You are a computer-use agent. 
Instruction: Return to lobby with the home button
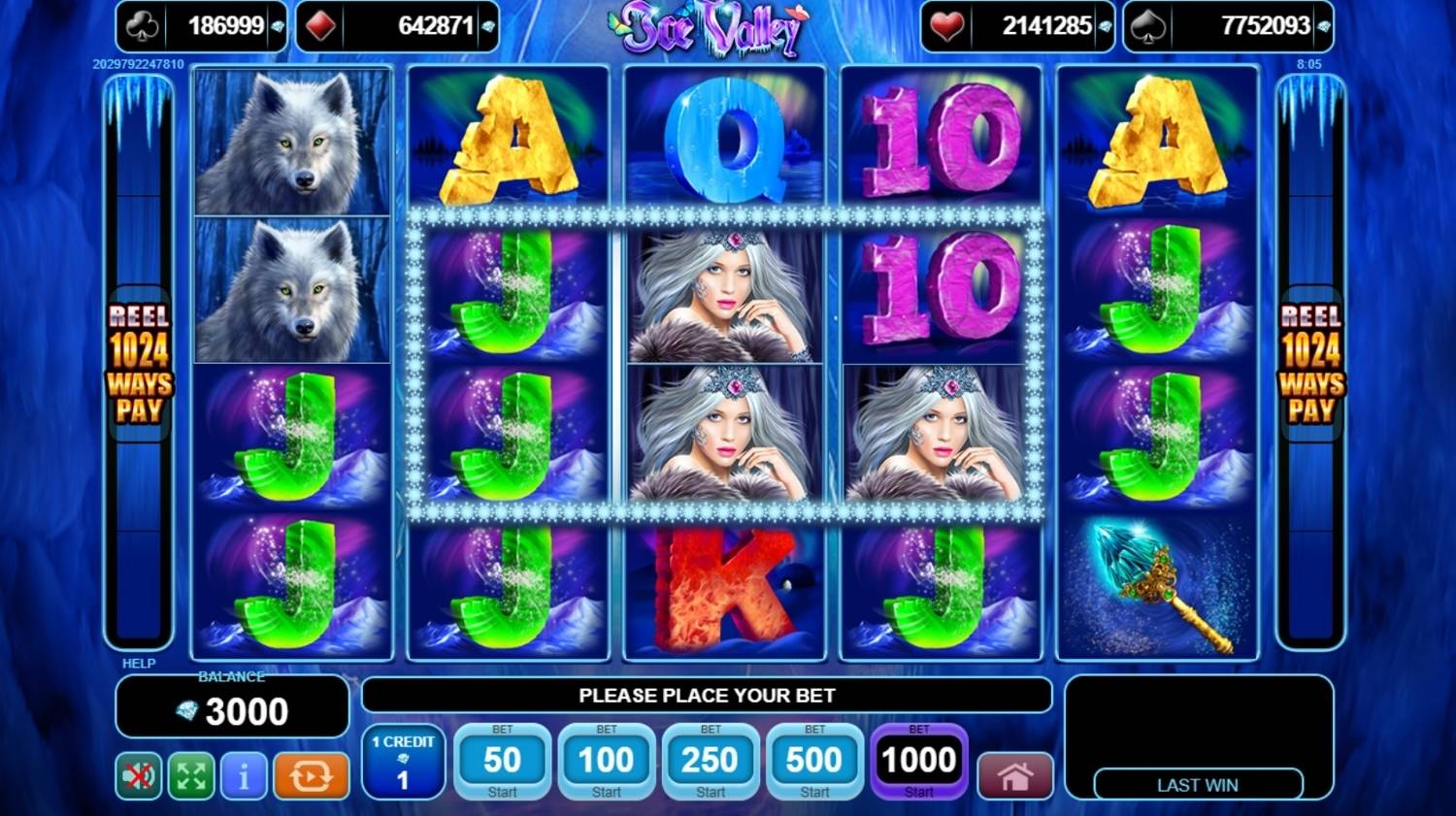pos(1014,776)
